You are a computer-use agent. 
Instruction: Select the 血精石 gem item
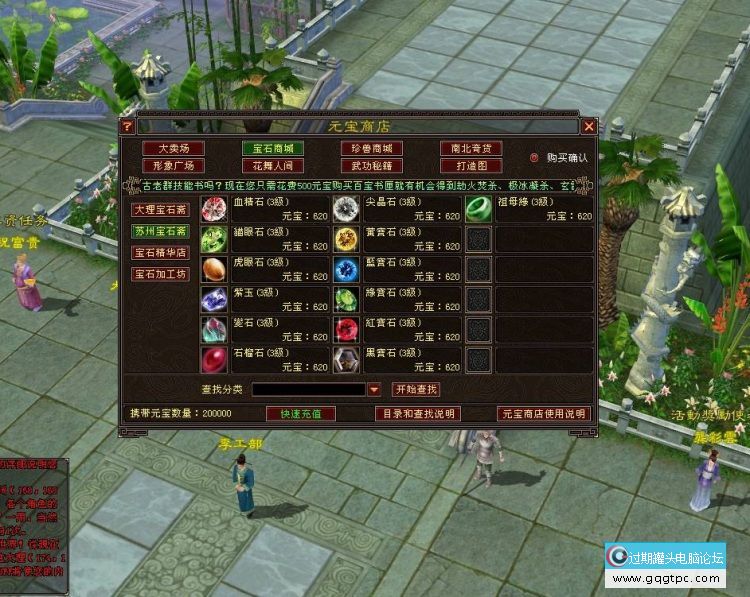pos(214,209)
